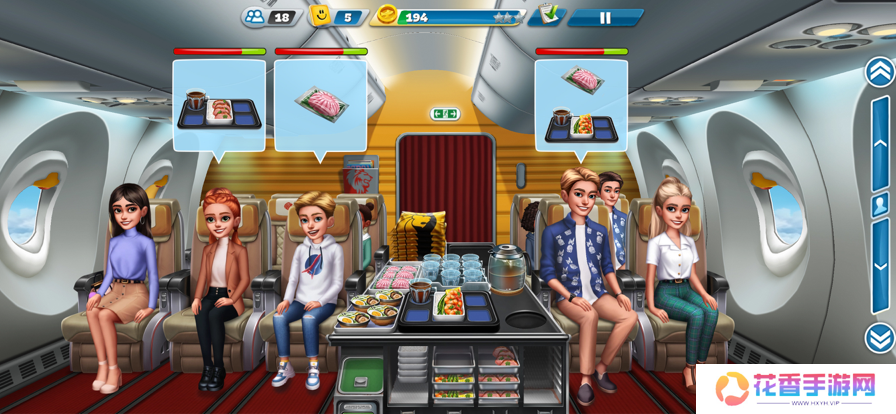Jump to the back with double-down arrow

click(879, 337)
